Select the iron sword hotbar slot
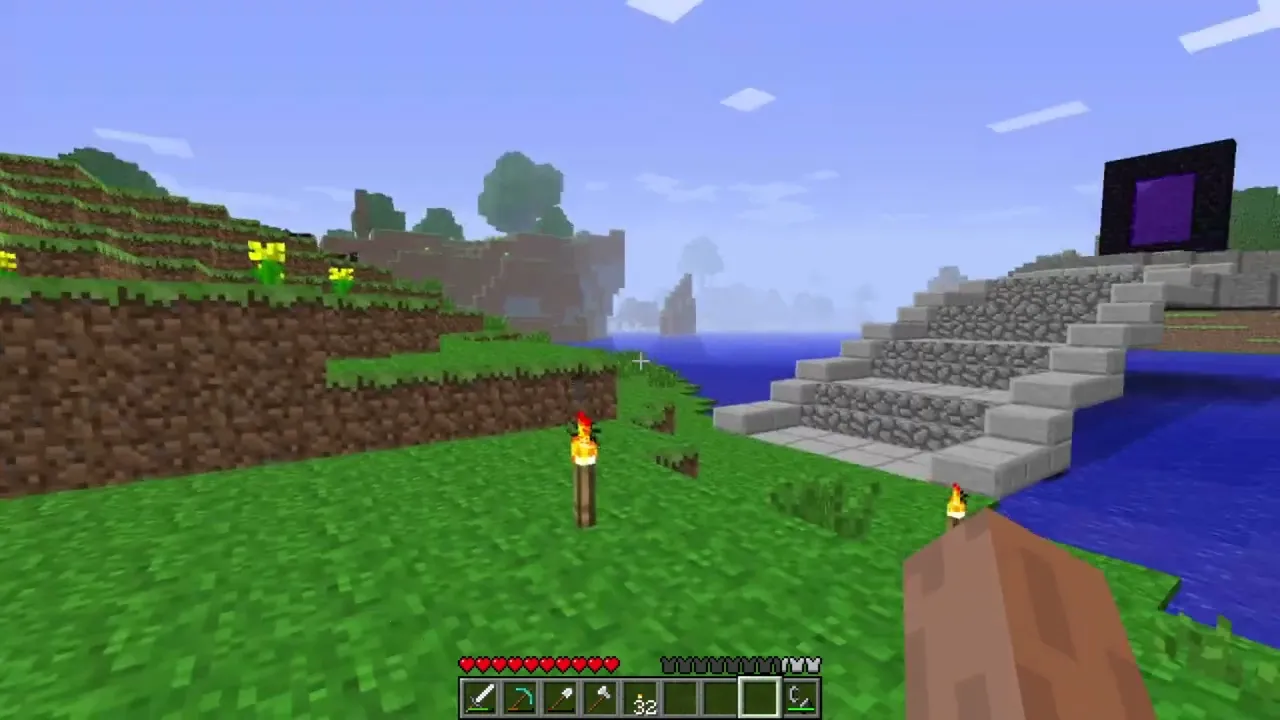1280x720 pixels. (480, 697)
